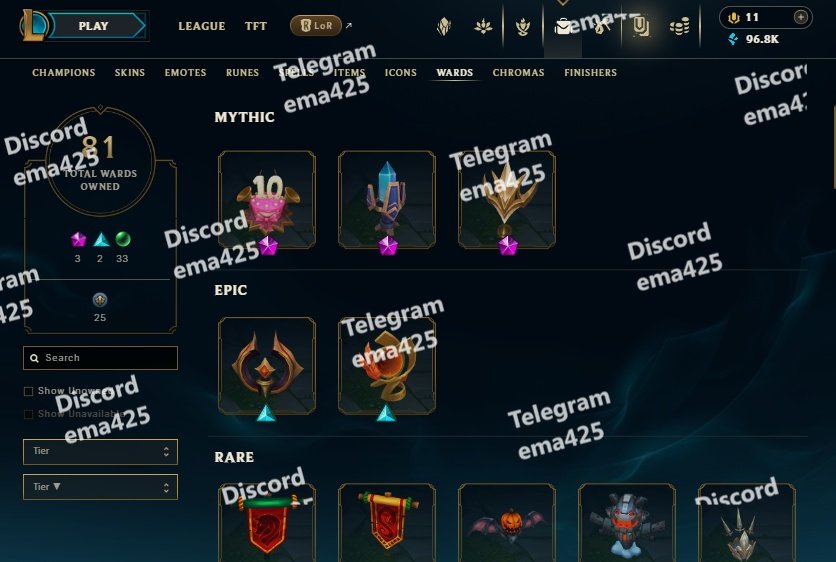
Task: Click the plus button to buy RP
Action: [x=799, y=17]
